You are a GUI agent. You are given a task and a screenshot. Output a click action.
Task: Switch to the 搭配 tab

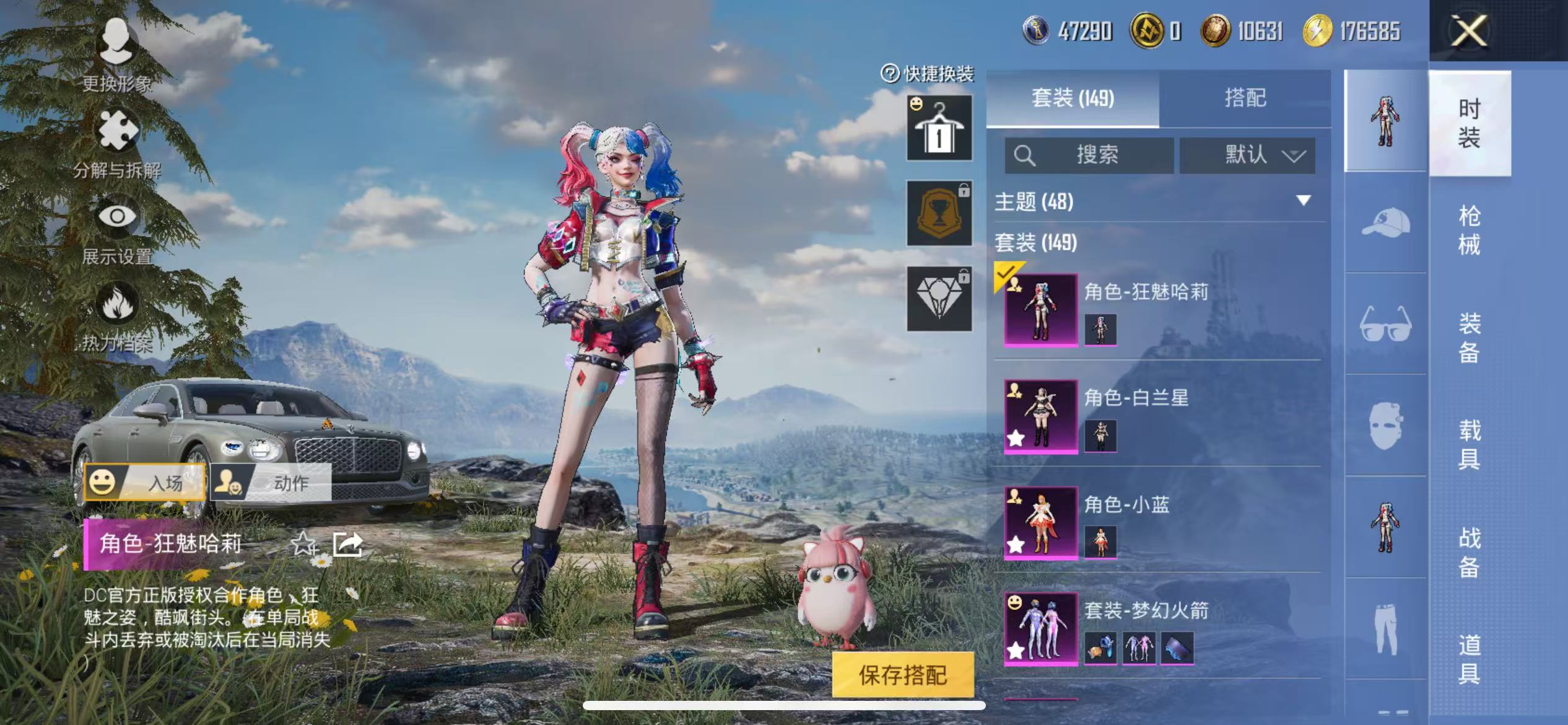(x=1245, y=98)
